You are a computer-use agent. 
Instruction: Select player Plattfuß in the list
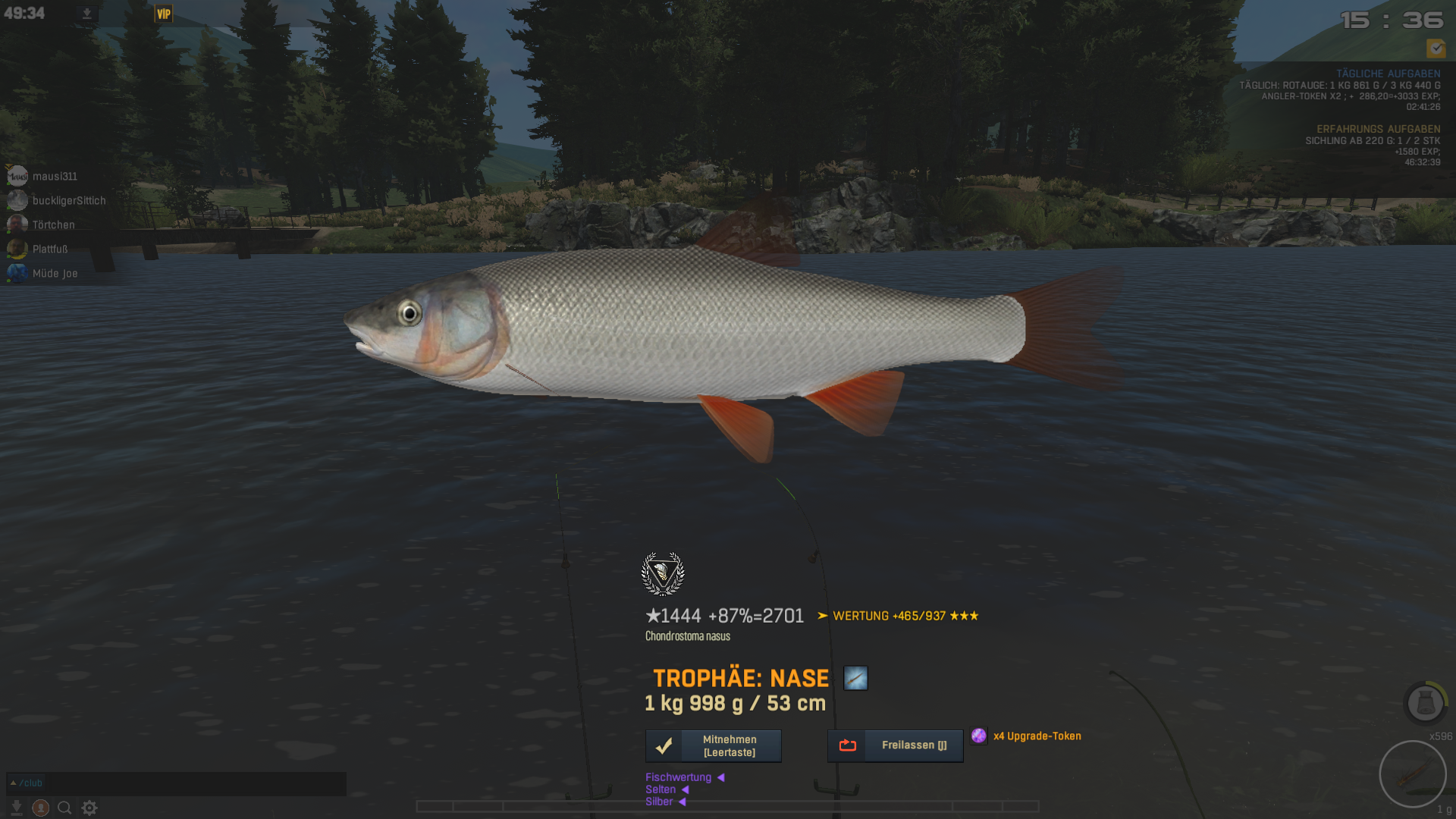click(x=49, y=249)
